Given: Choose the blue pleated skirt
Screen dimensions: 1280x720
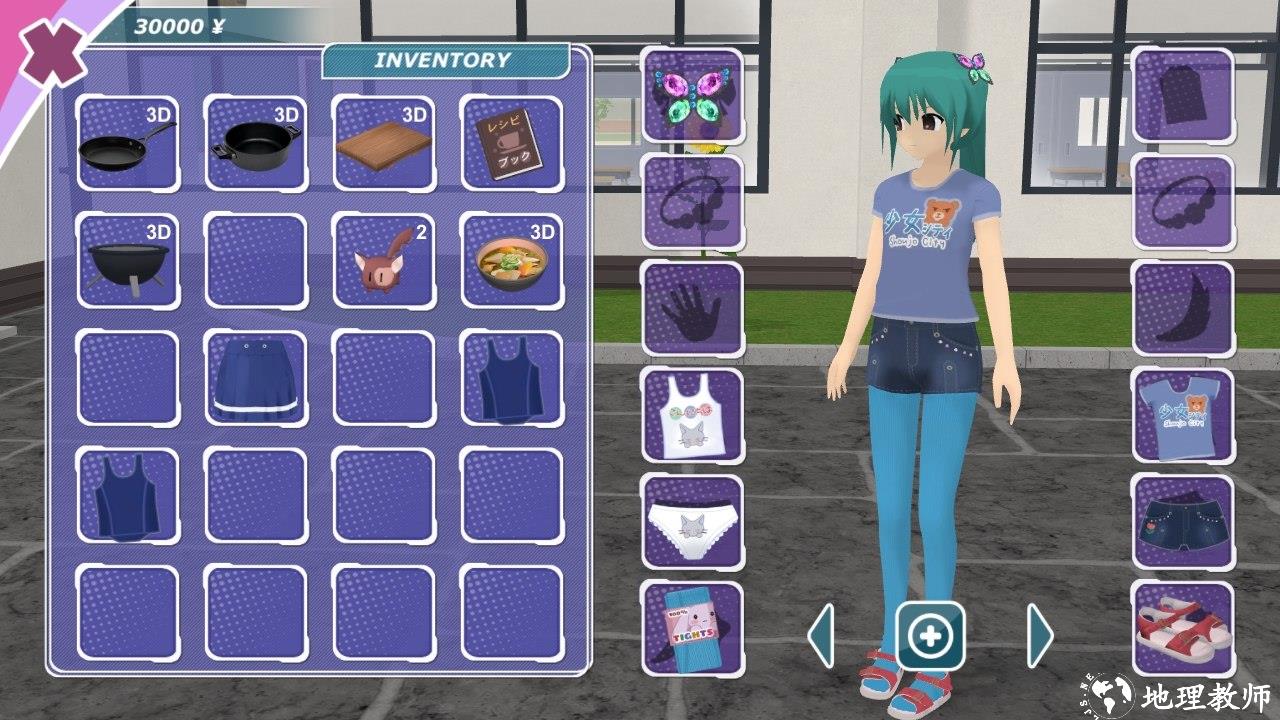Looking at the screenshot, I should click(x=256, y=378).
